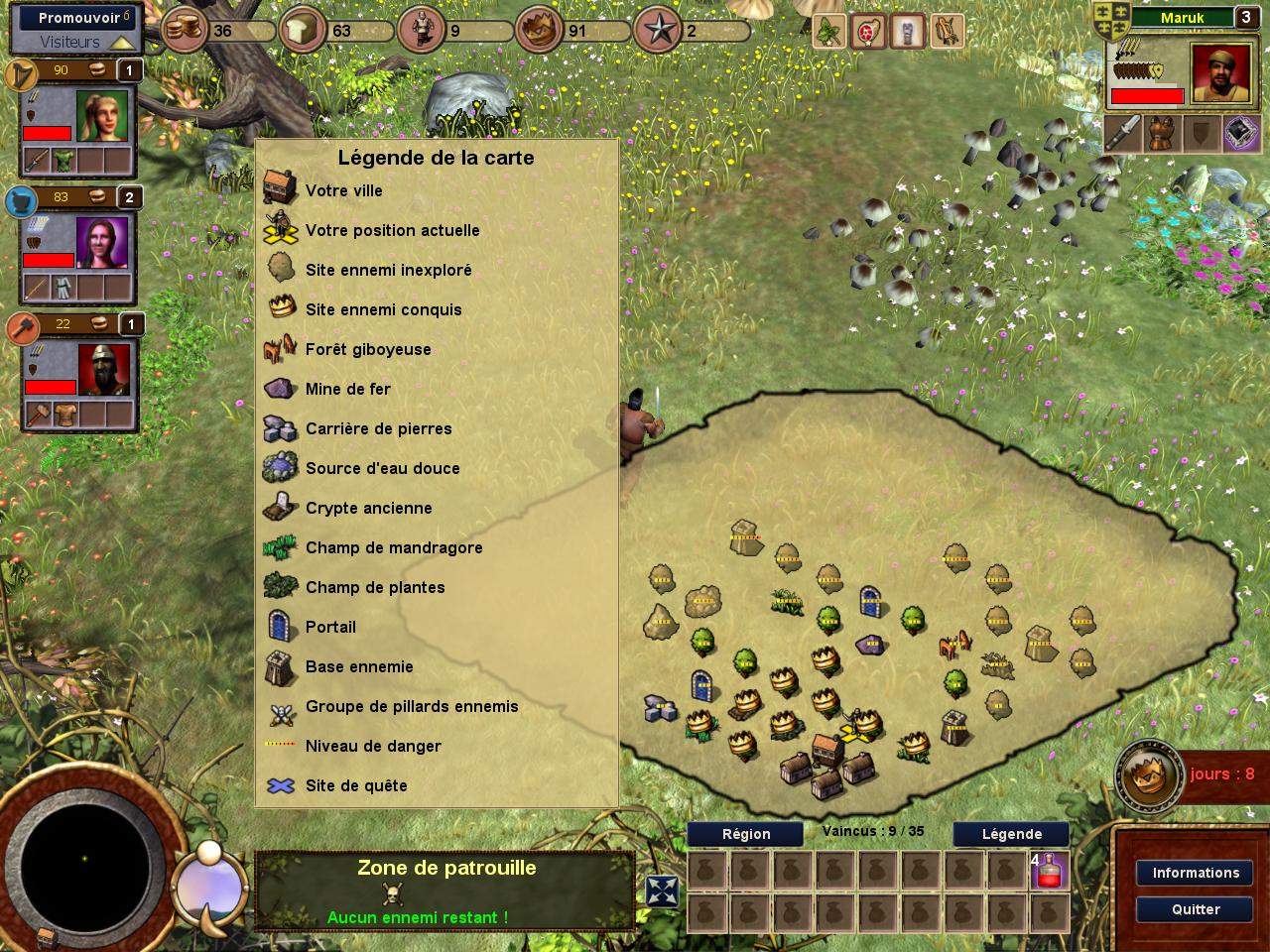
Task: Click the four-arrows expand icon
Action: coord(662,892)
